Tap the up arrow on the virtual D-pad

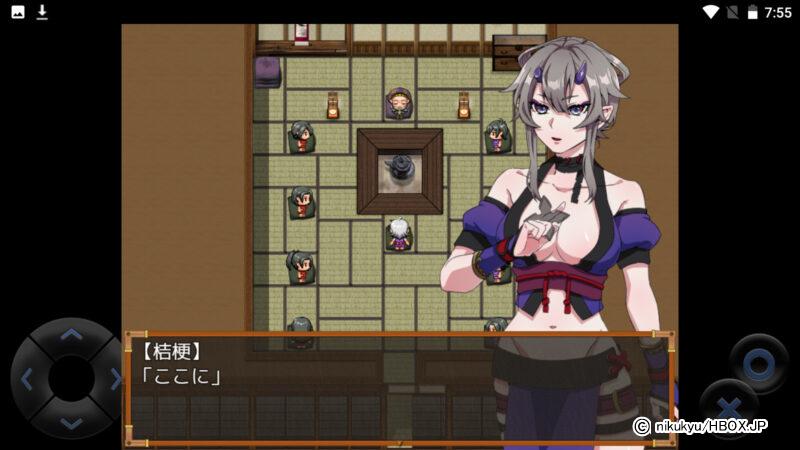point(70,335)
